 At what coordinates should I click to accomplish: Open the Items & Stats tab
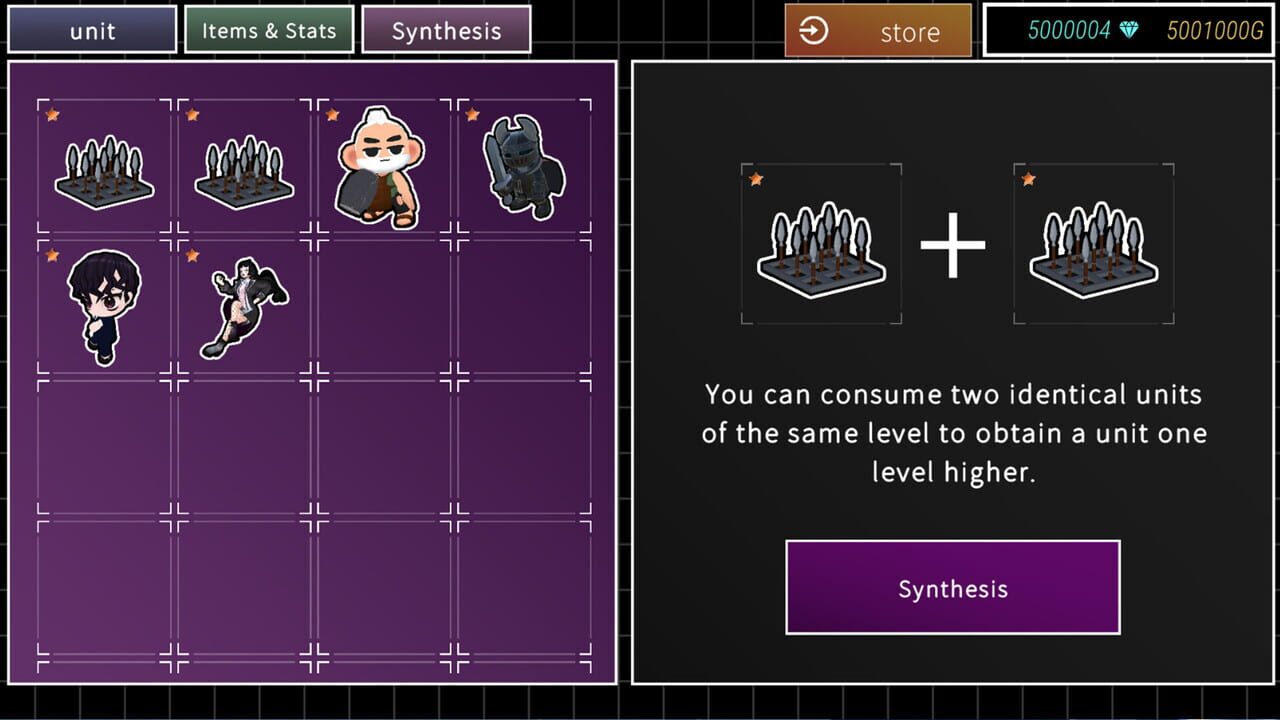coord(268,30)
